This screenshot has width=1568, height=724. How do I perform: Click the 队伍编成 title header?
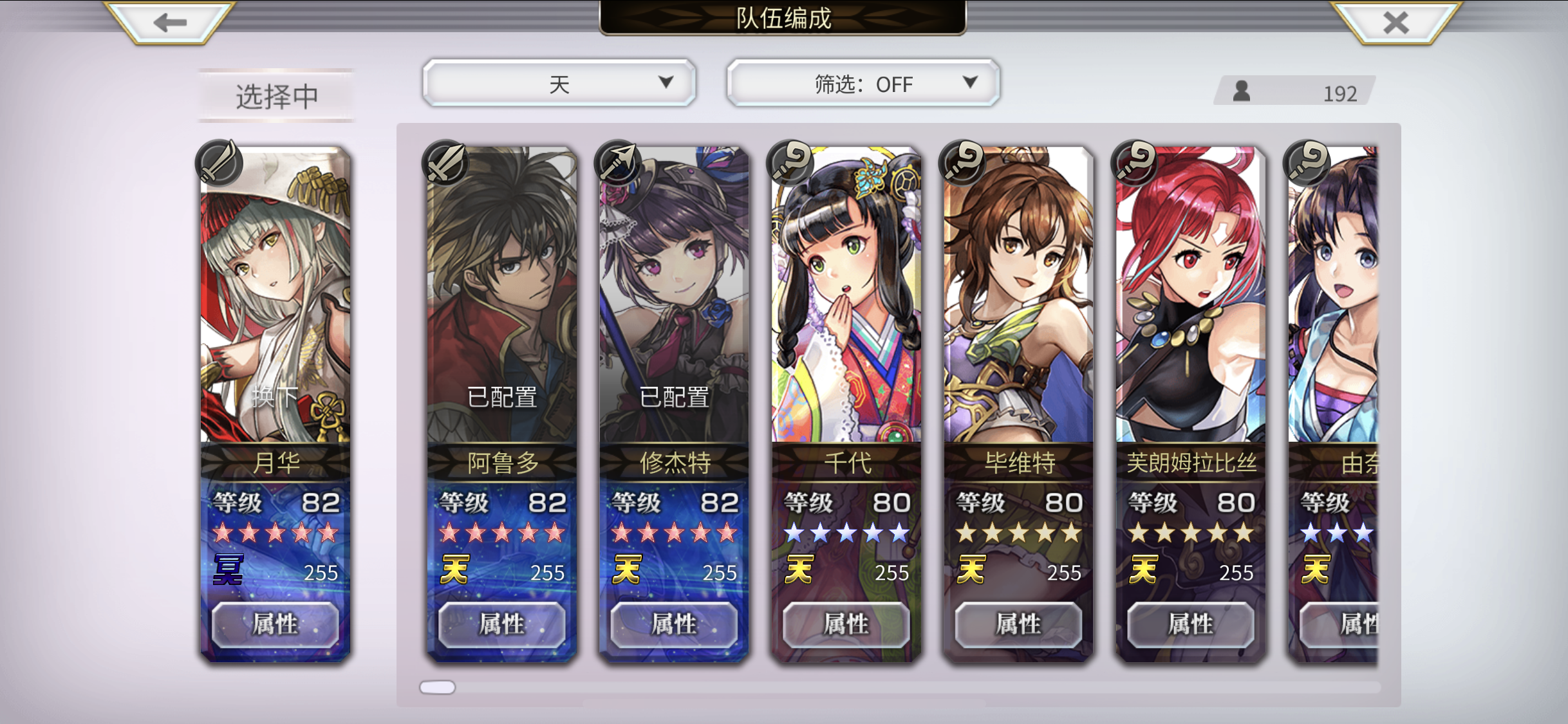click(784, 18)
